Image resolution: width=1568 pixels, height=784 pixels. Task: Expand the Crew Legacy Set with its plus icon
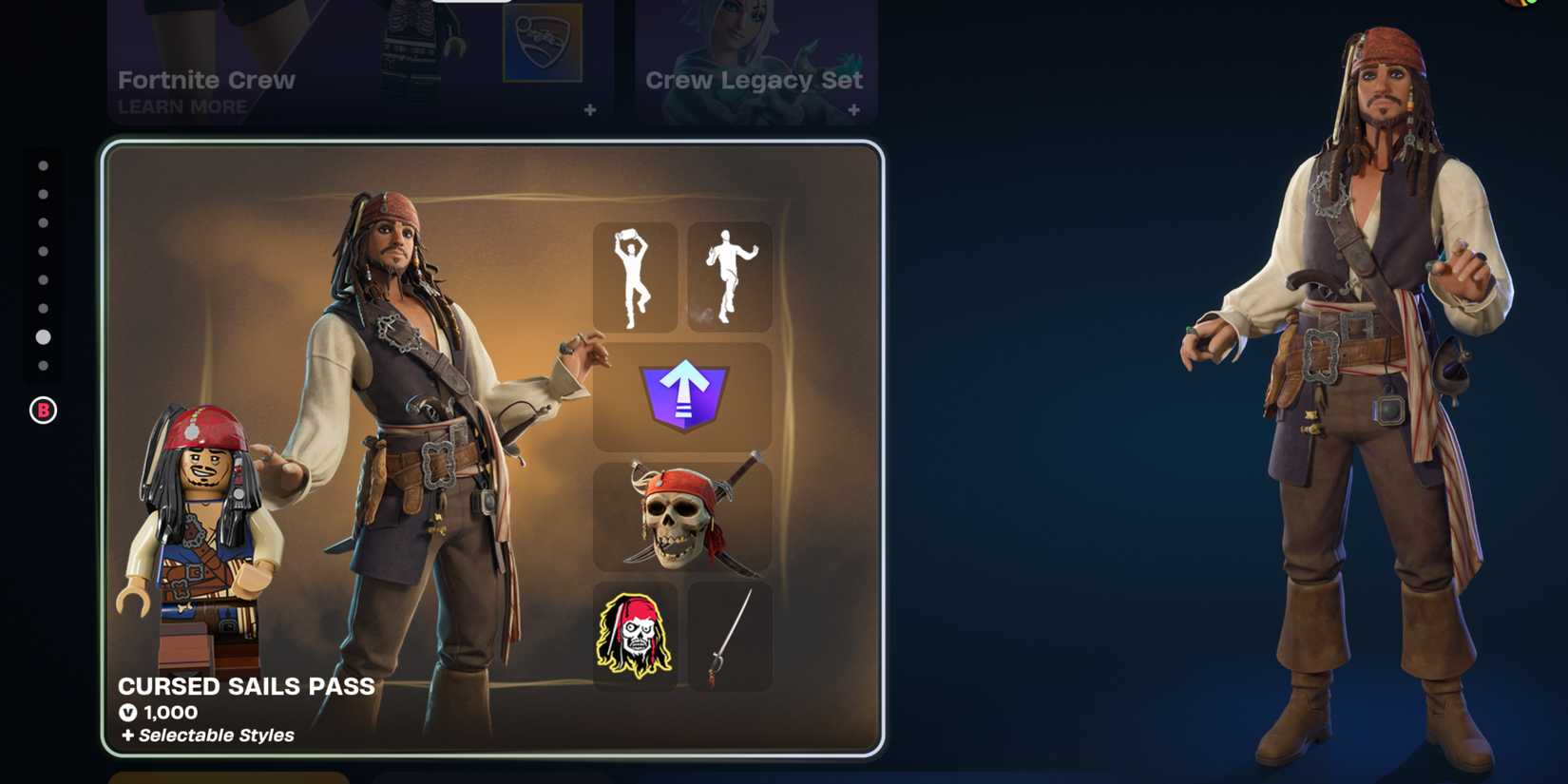tap(853, 110)
